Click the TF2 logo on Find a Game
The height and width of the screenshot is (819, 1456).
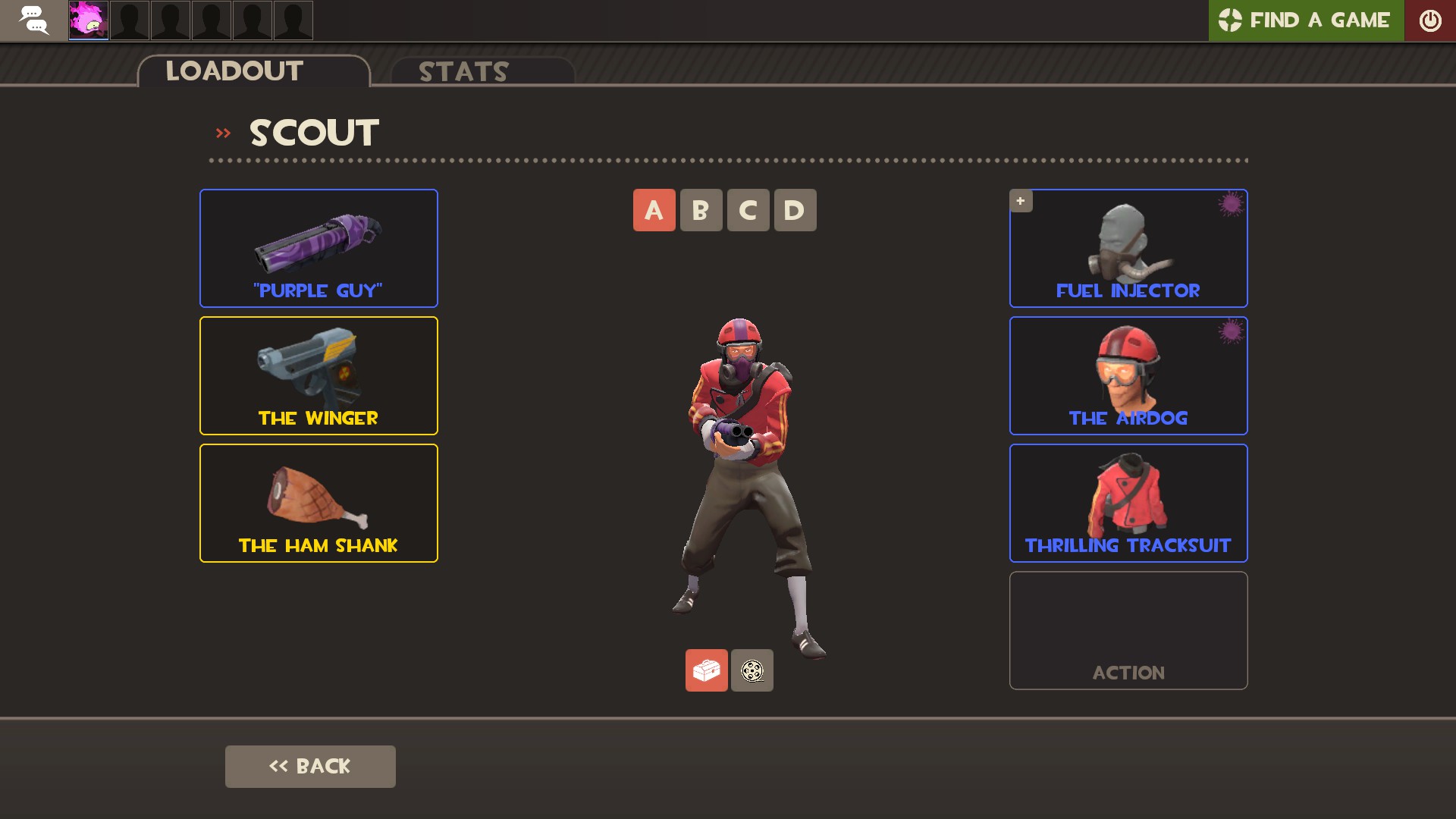1230,20
